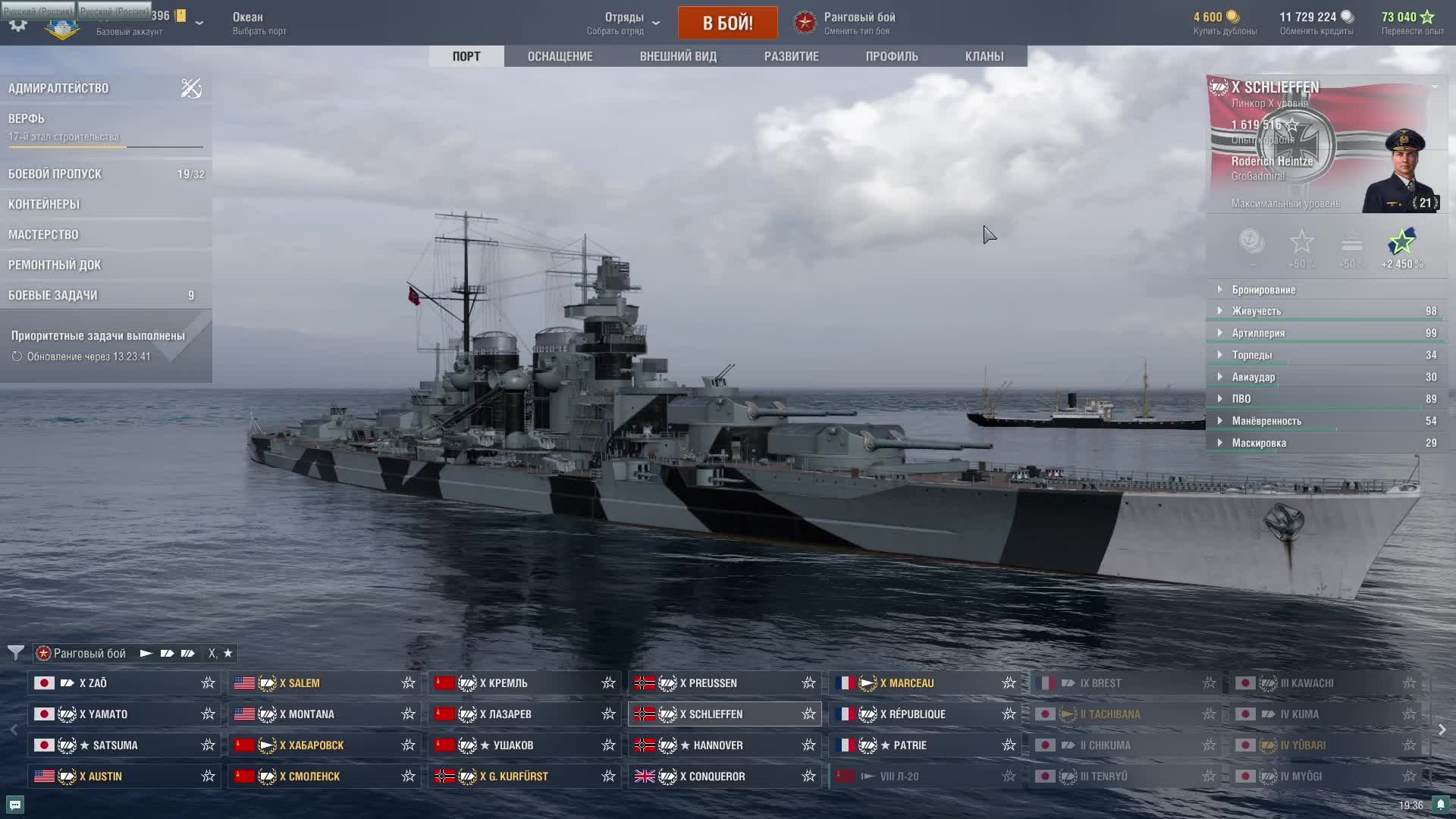Open the Отряды division dropdown

(x=624, y=23)
